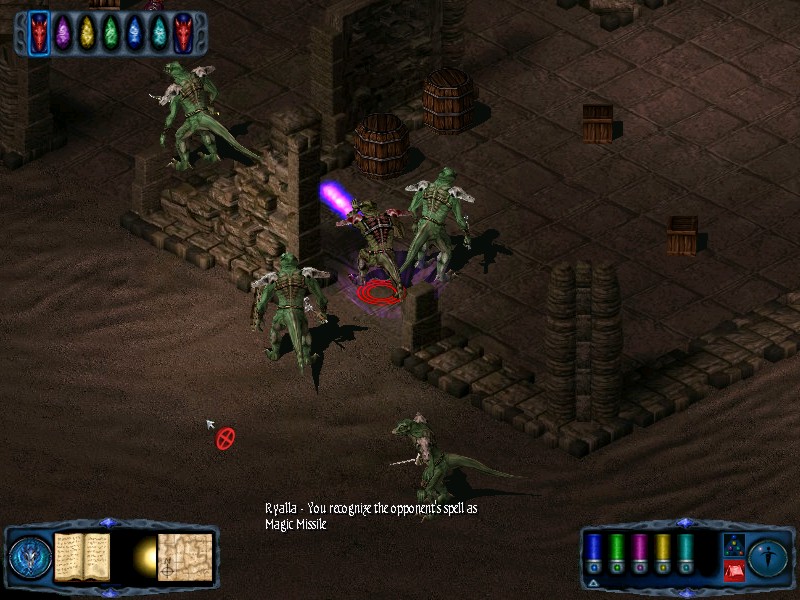
Task: Select the dark blue gem party slot
Action: tap(135, 34)
